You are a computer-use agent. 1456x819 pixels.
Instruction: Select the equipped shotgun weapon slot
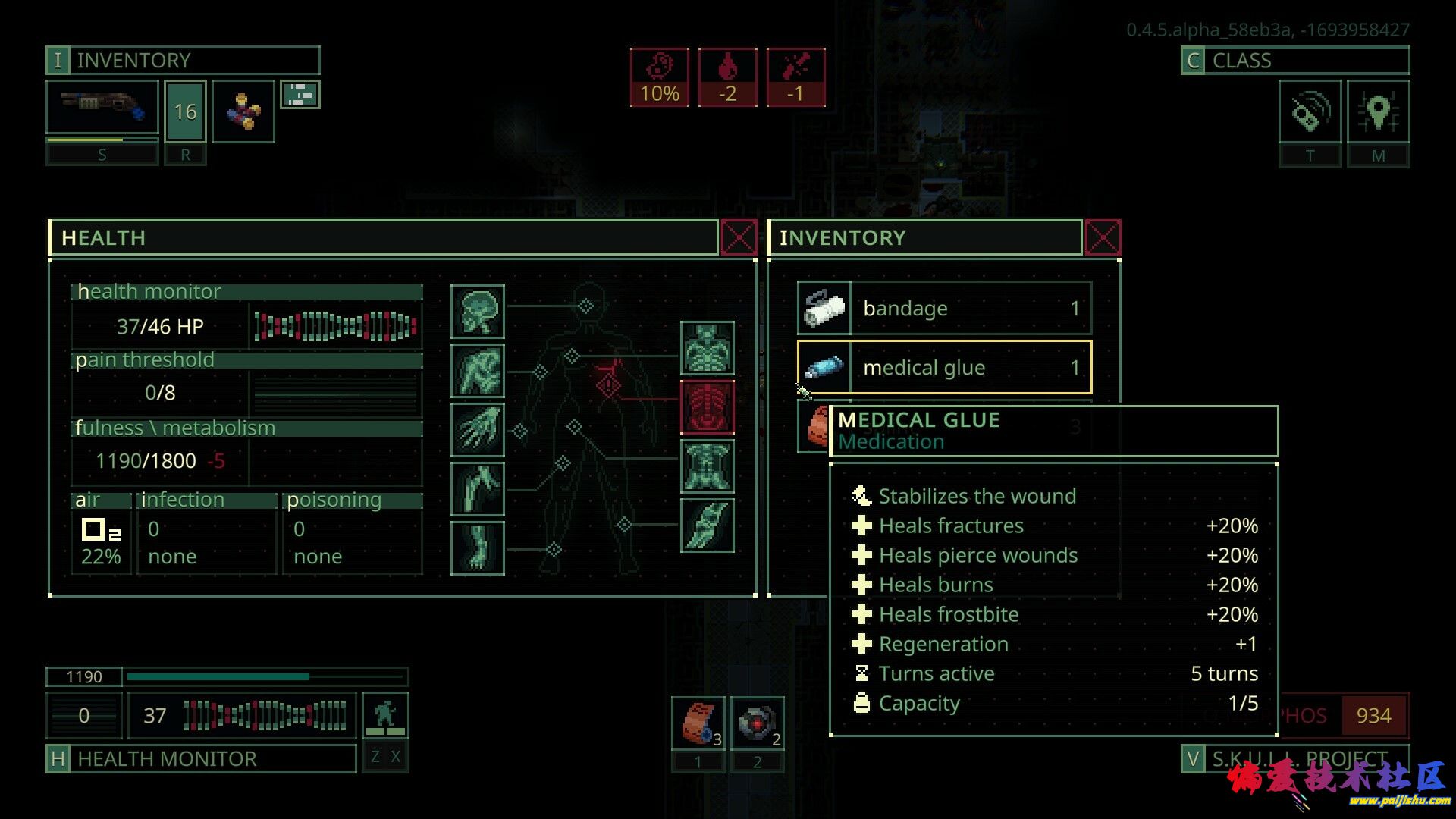102,108
